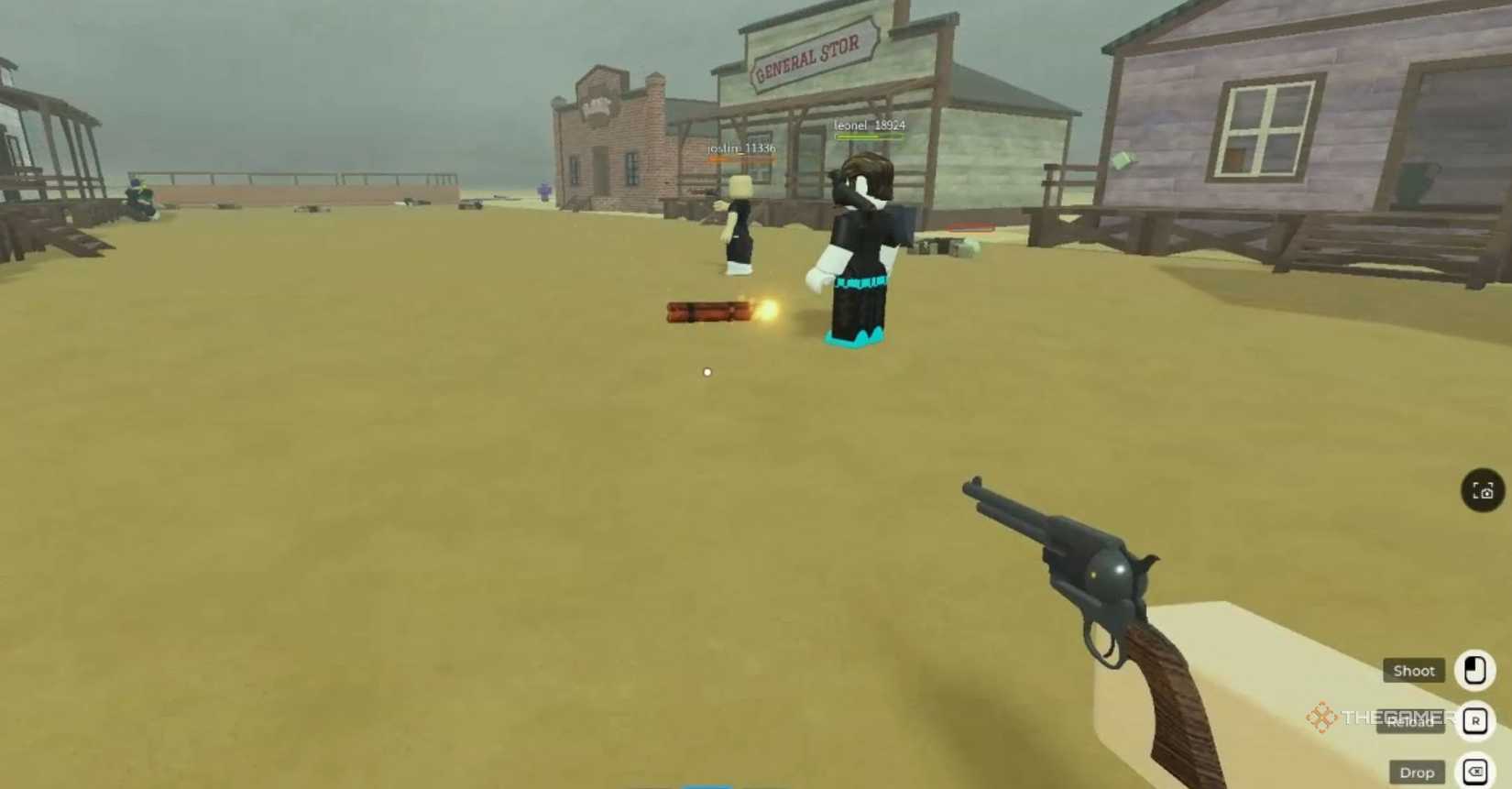Open the screenshot capture camera icon
Viewport: 1512px width, 789px height.
(1481, 490)
